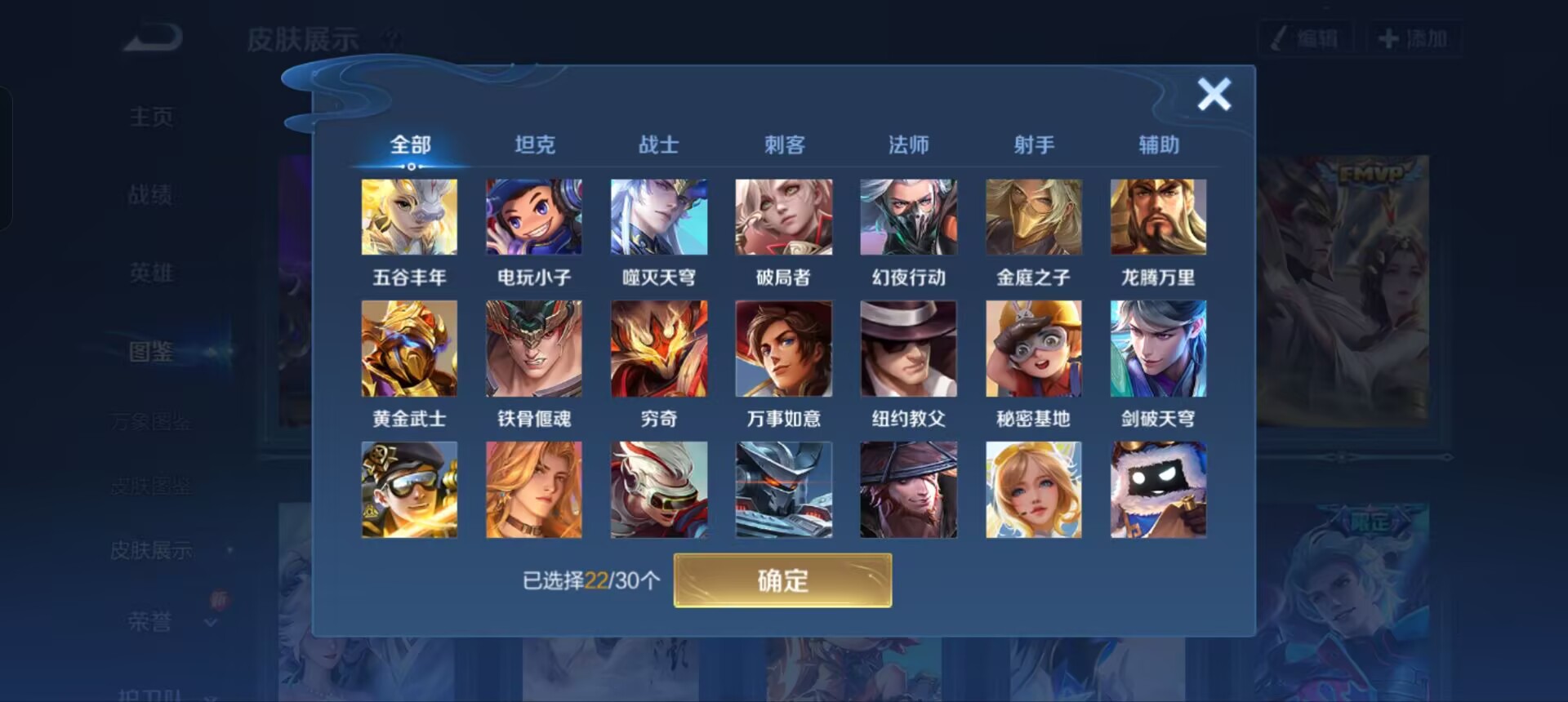This screenshot has width=1568, height=702.
Task: Select the 电玩小子 skin portrait
Action: click(534, 216)
